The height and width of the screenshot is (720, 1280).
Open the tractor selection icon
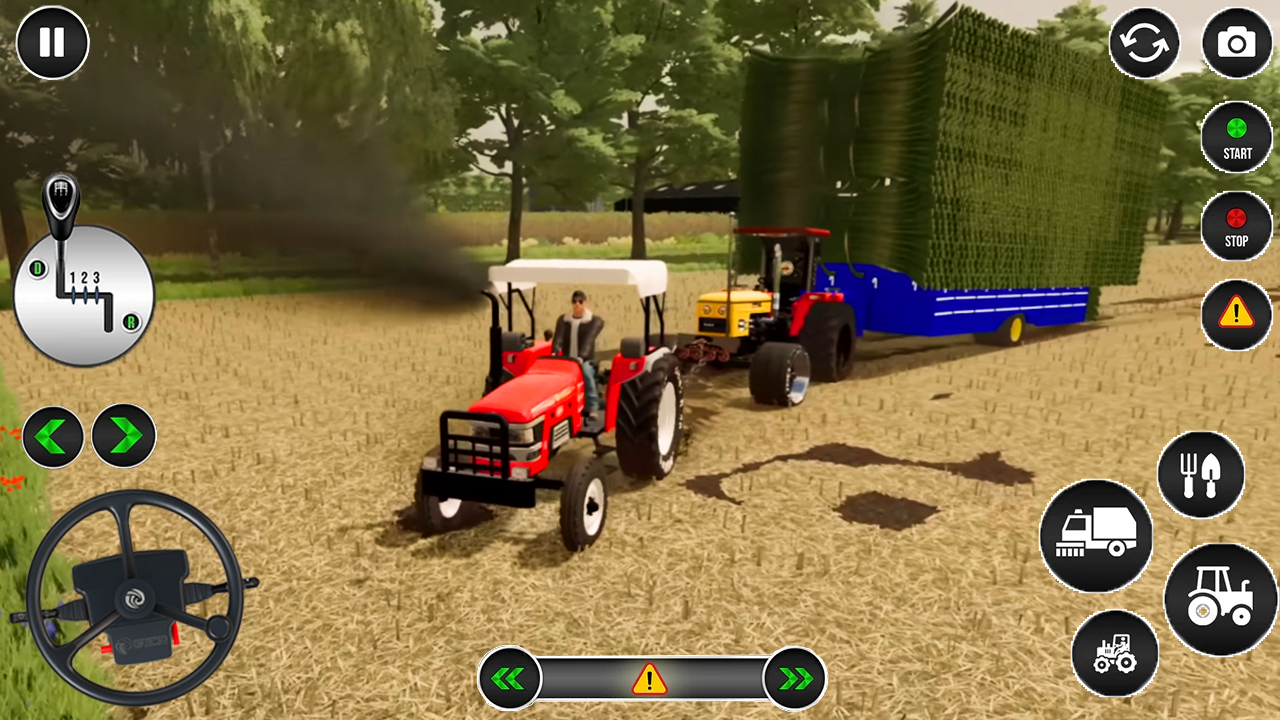click(x=1222, y=600)
